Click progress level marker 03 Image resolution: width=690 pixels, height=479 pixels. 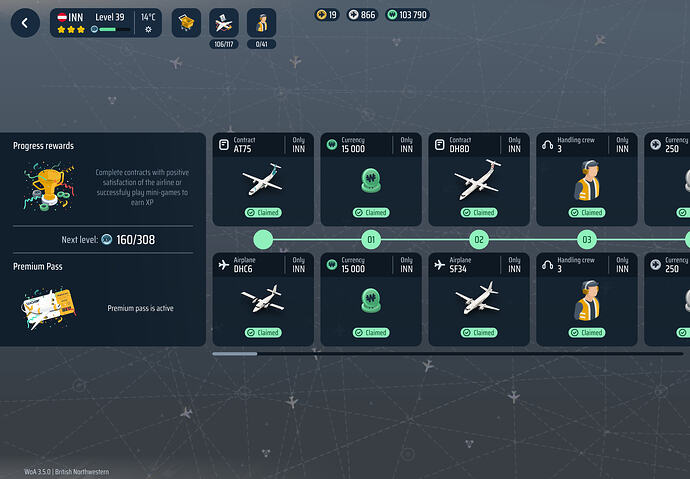pos(587,240)
